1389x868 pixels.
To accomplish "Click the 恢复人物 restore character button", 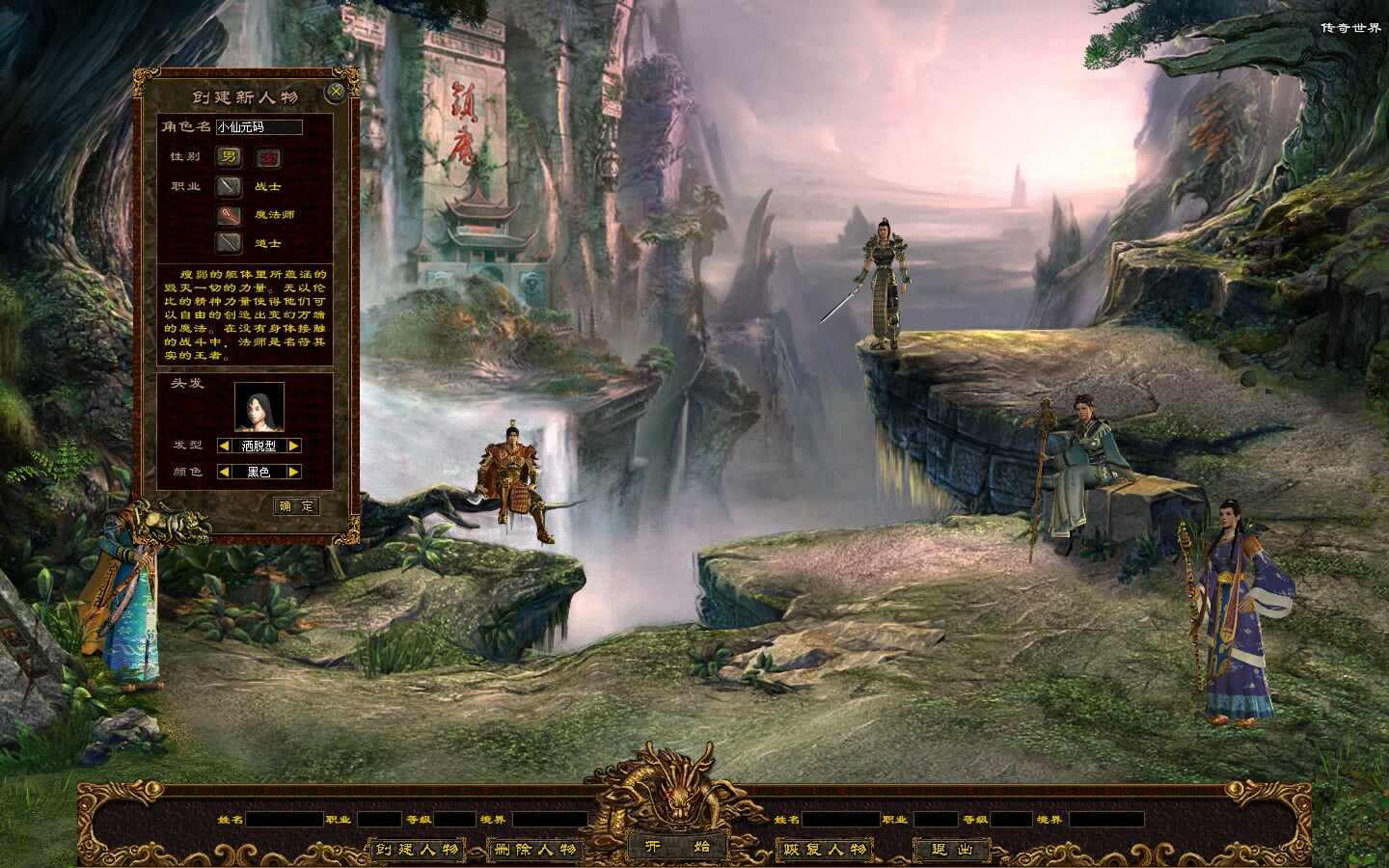I will [x=825, y=850].
